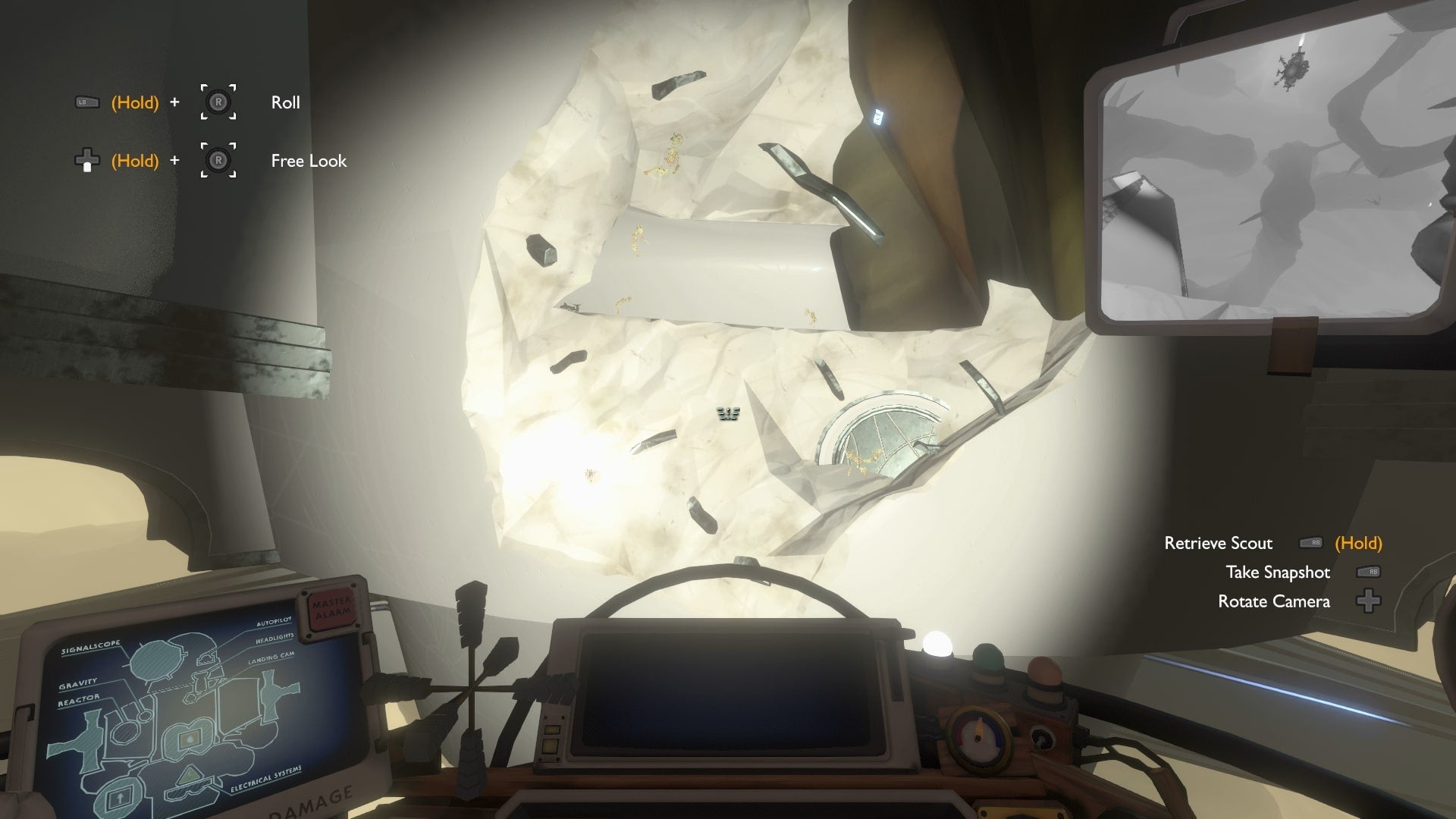Viewport: 1456px width, 819px height.
Task: Click the Retrieve Scout label
Action: (x=1219, y=544)
